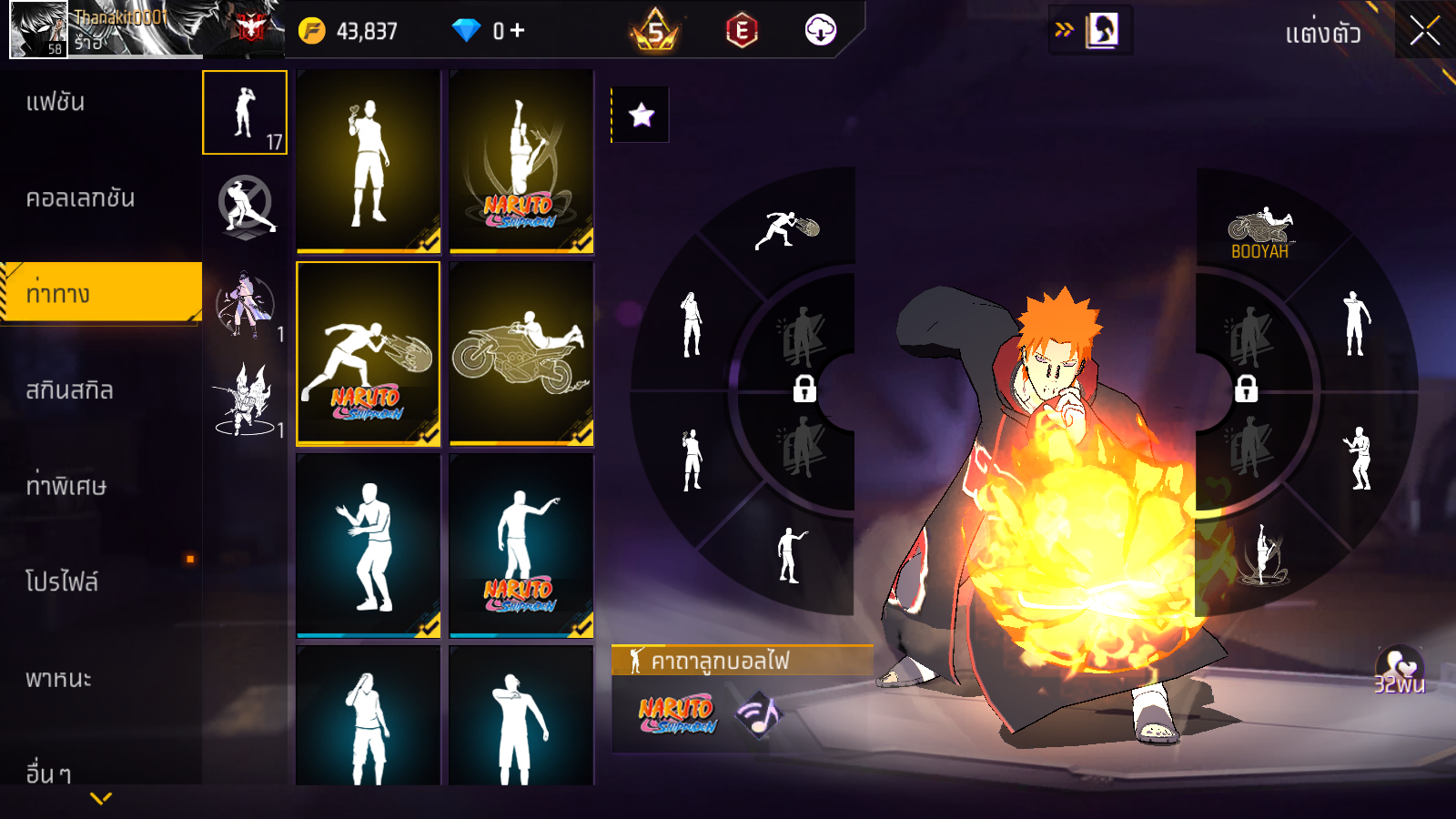
Task: Open the สกินสกิล skill skins tab
Action: tap(69, 390)
